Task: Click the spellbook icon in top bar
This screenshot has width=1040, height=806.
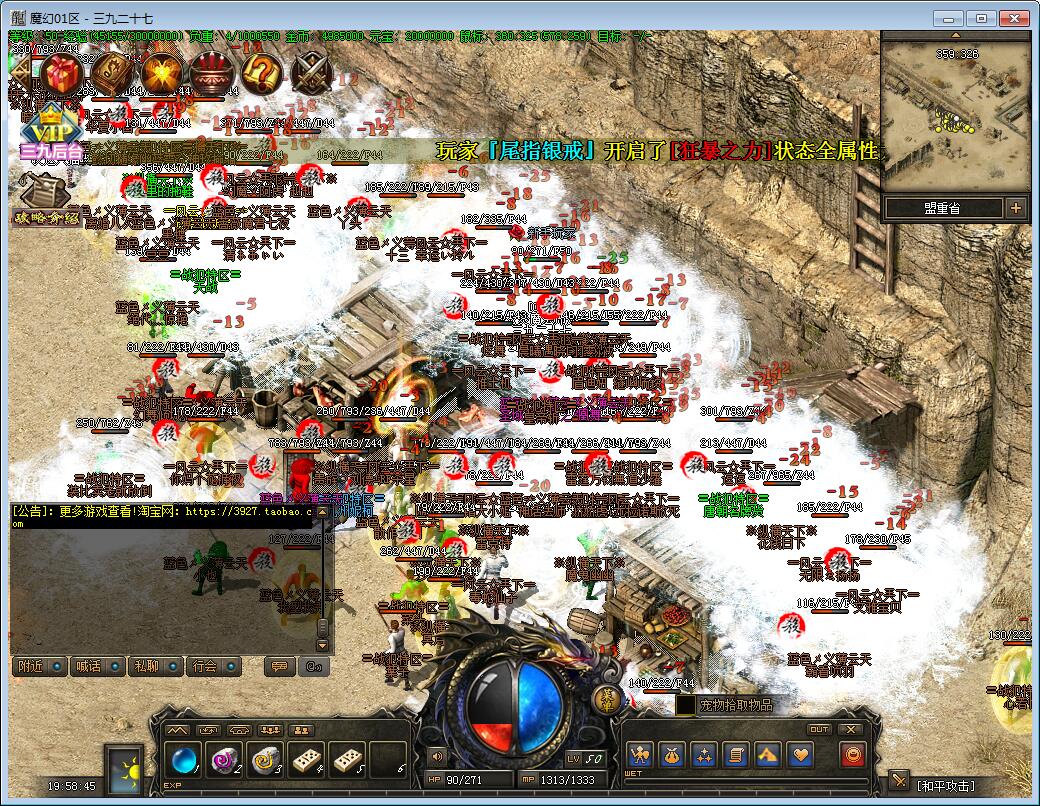Action: pyautogui.click(x=112, y=73)
